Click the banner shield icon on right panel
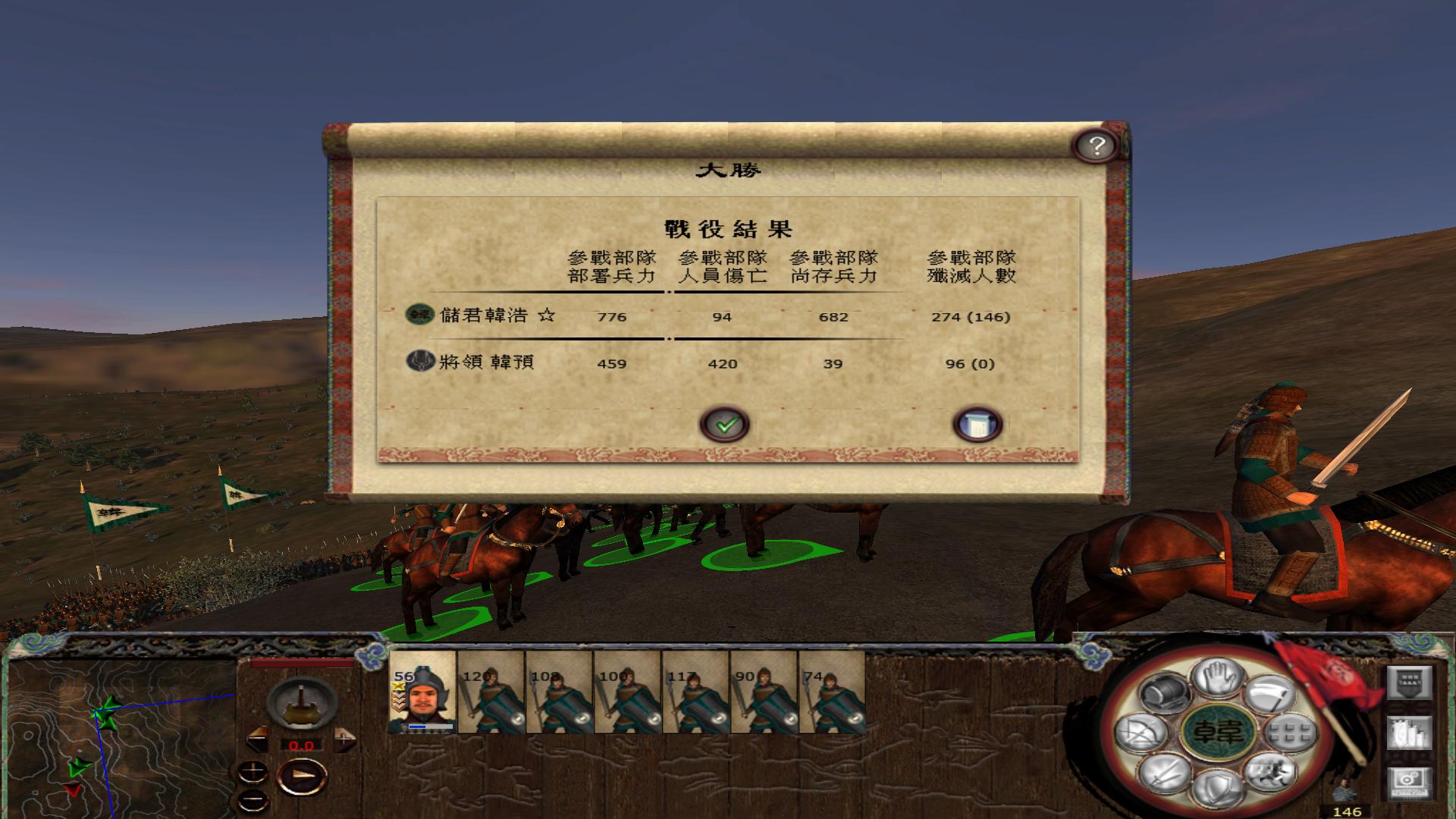The height and width of the screenshot is (819, 1456). click(1410, 682)
